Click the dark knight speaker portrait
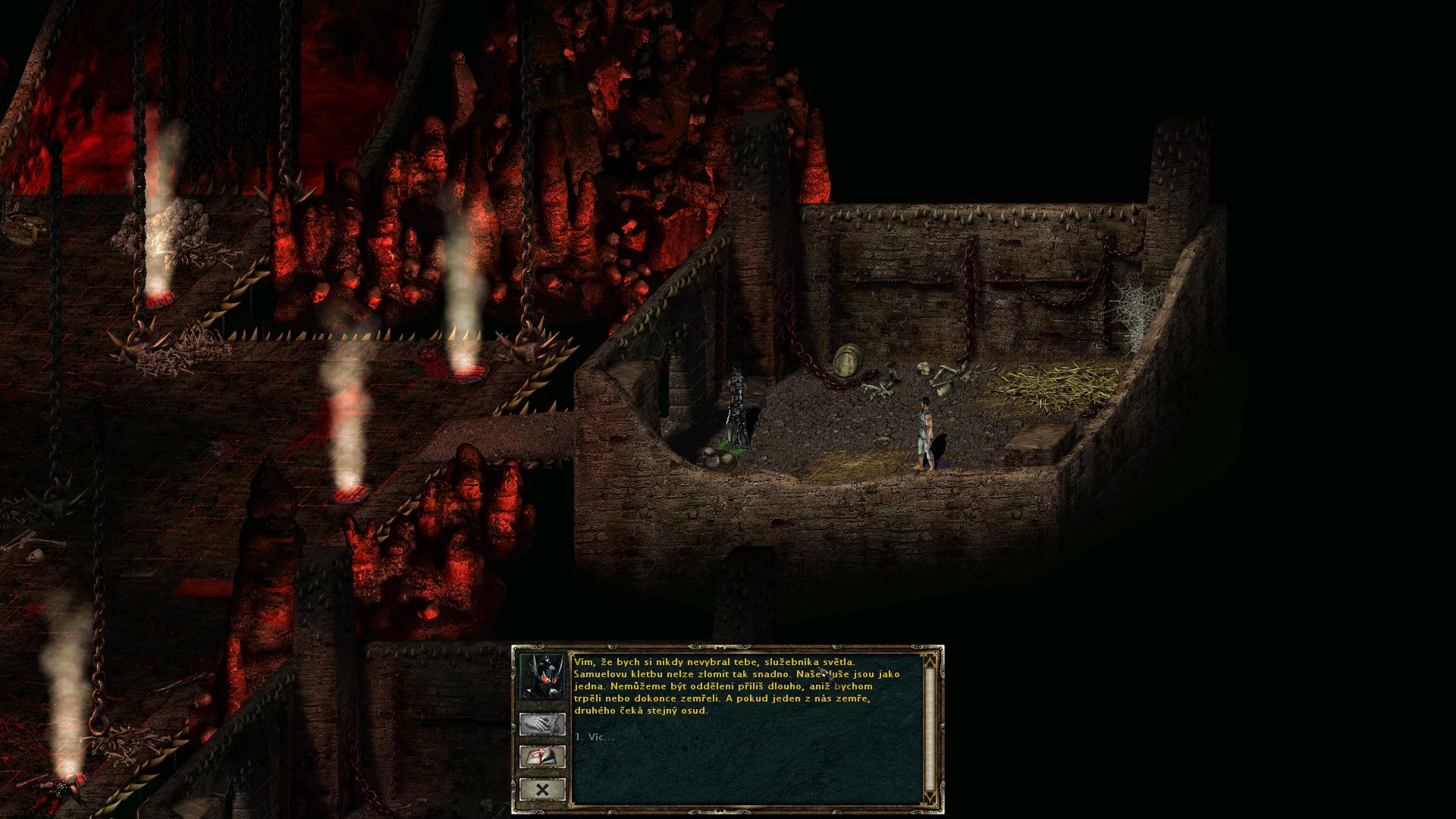Image resolution: width=1456 pixels, height=819 pixels. tap(542, 675)
